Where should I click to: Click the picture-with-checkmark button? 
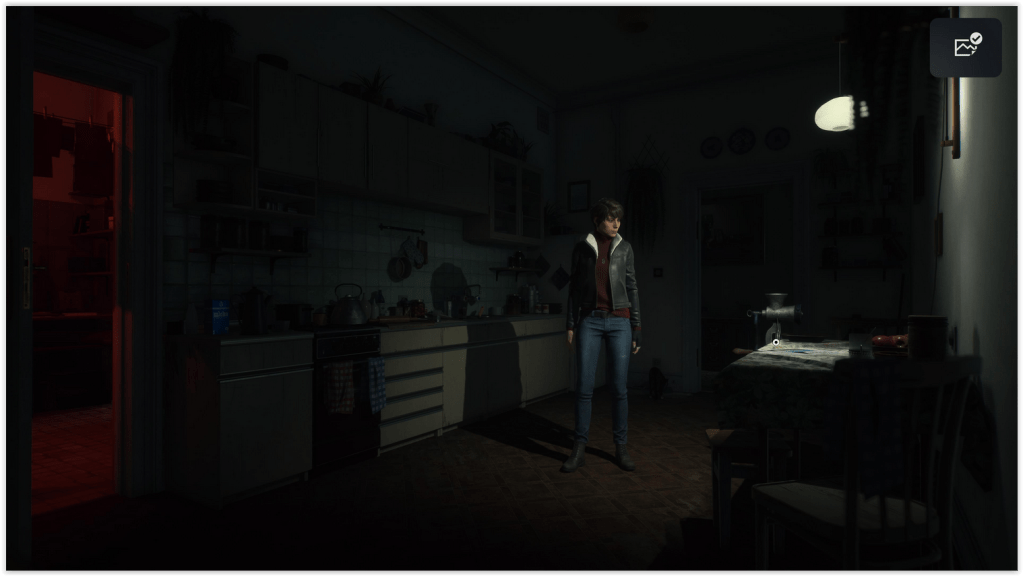(966, 47)
